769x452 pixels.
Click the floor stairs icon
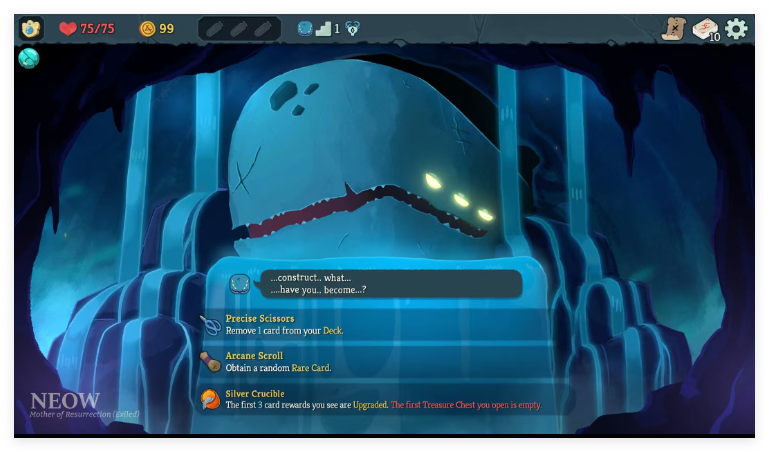322,28
